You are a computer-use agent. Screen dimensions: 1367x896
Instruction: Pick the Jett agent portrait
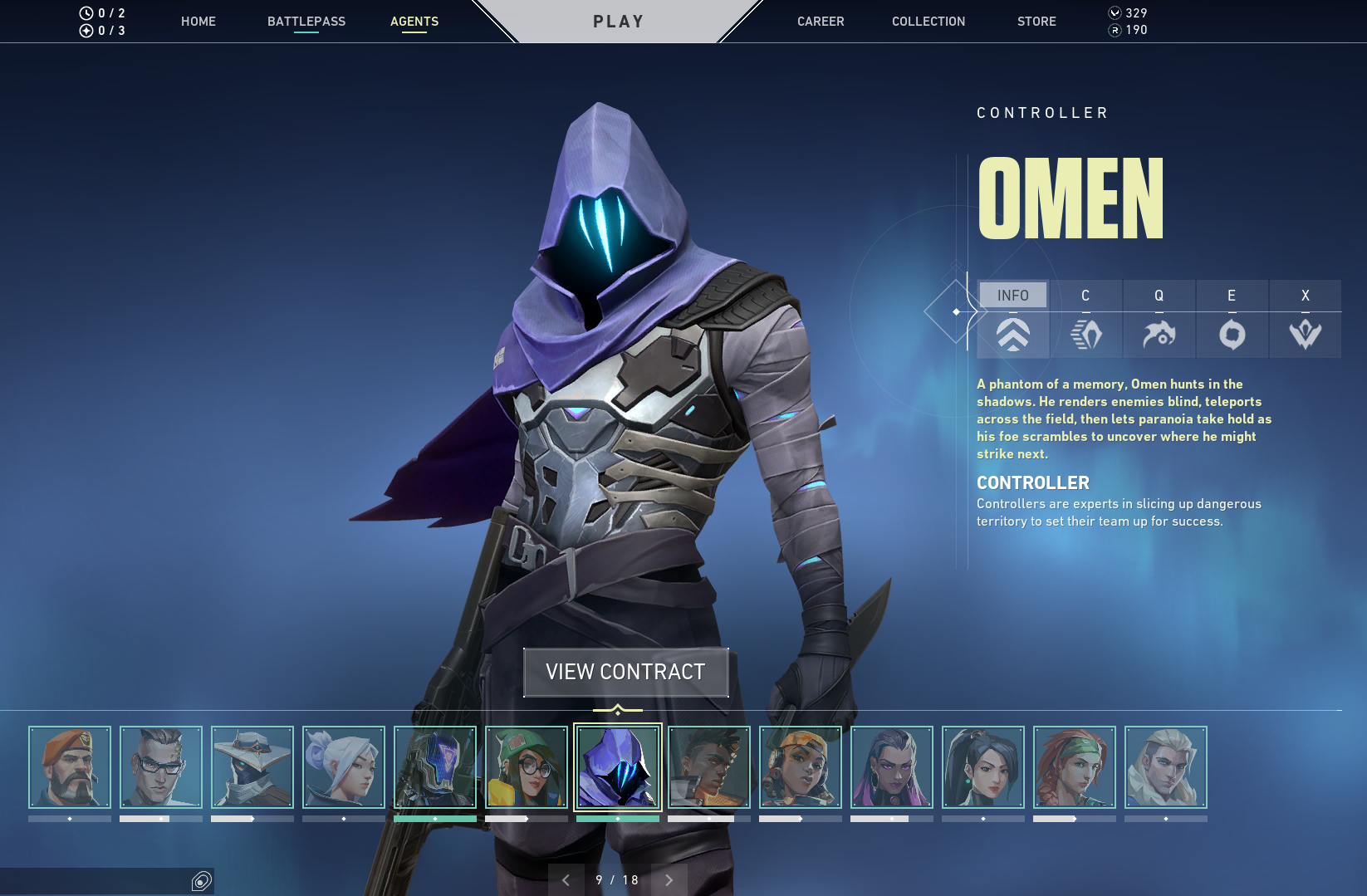(344, 767)
